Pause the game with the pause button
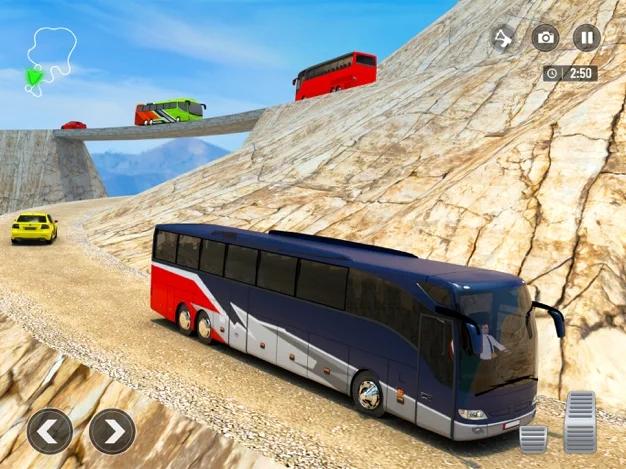626x469 pixels. (x=587, y=38)
